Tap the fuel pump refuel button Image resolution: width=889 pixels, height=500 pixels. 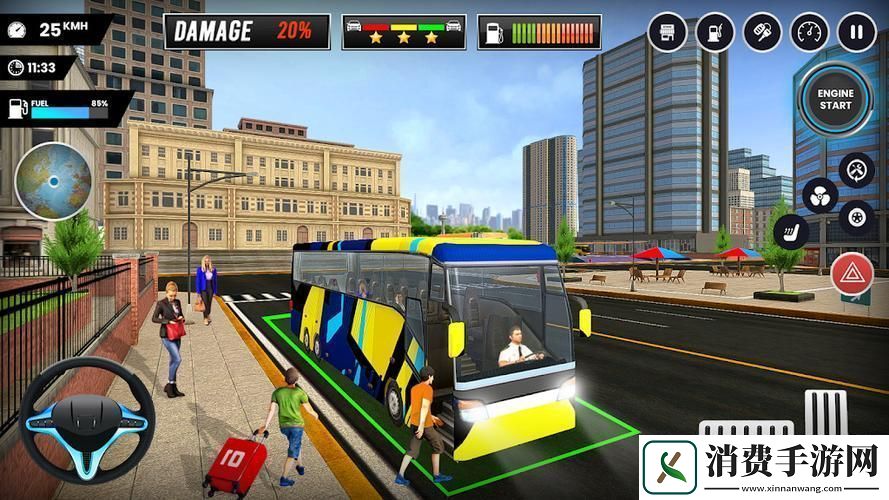tap(715, 32)
